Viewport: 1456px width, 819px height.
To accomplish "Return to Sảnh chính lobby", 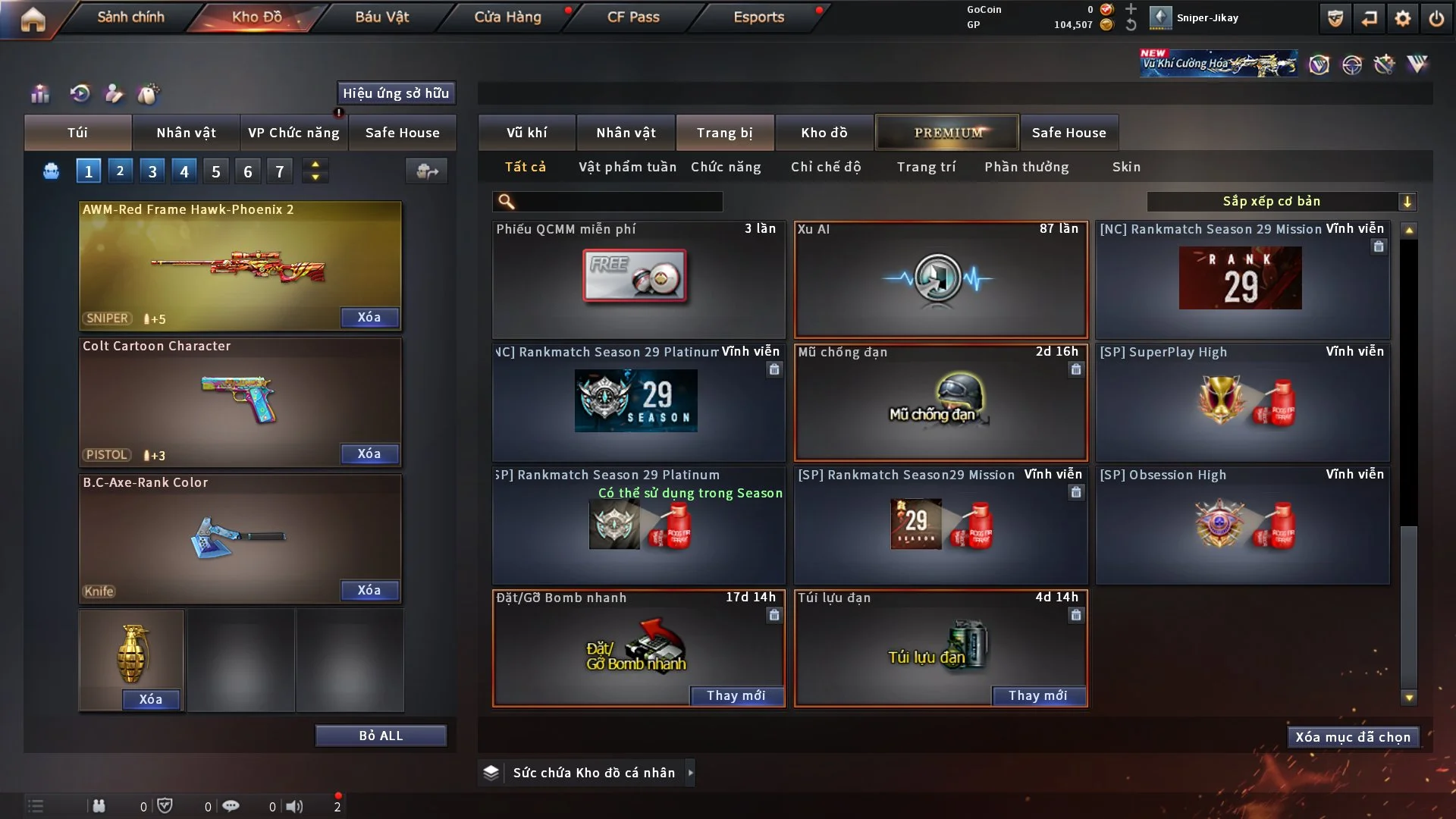I will tap(130, 17).
